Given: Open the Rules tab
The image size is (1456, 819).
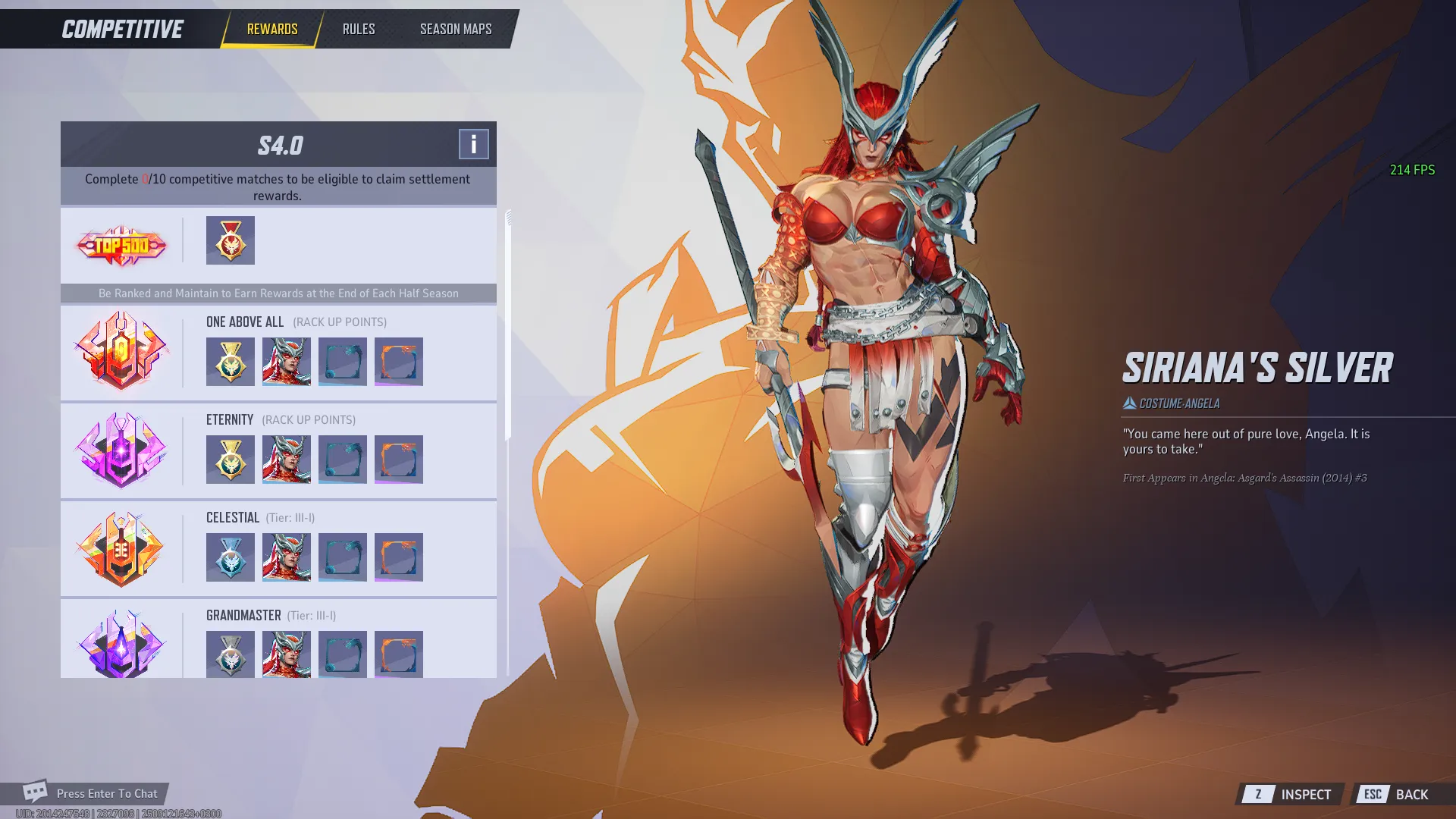Looking at the screenshot, I should tap(358, 29).
